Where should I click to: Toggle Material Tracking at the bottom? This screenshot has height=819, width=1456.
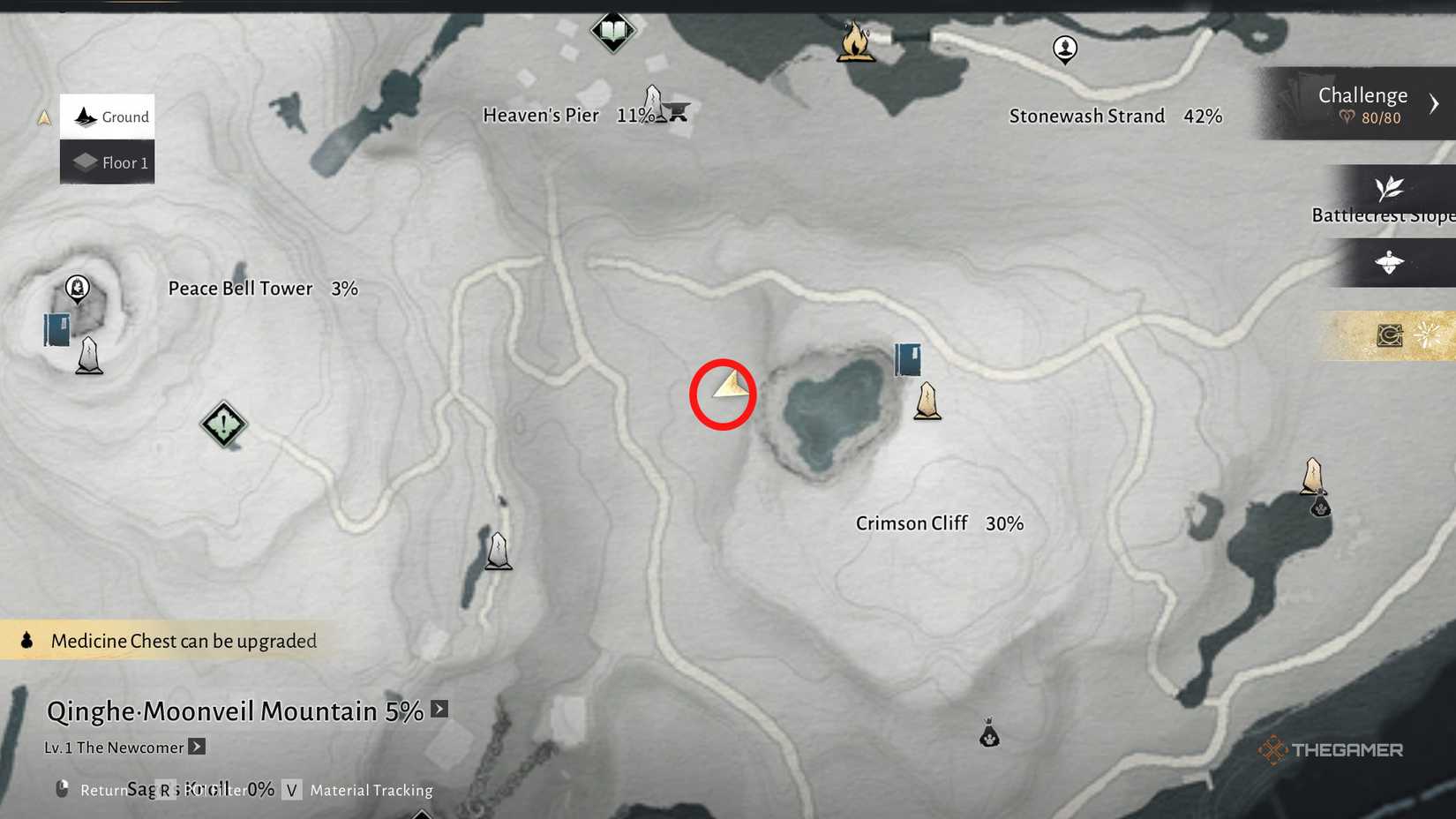pos(370,790)
